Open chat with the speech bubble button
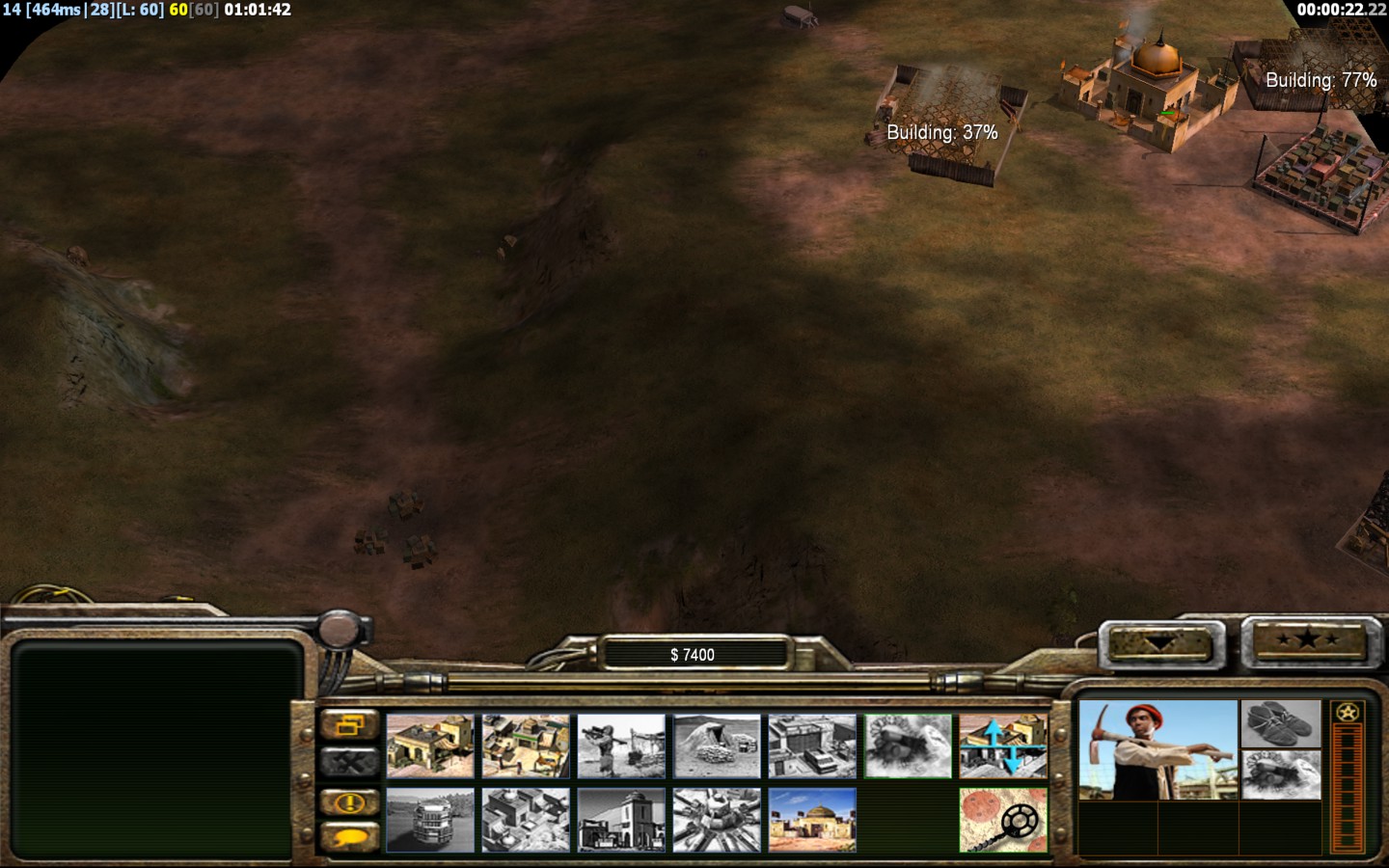 [349, 836]
